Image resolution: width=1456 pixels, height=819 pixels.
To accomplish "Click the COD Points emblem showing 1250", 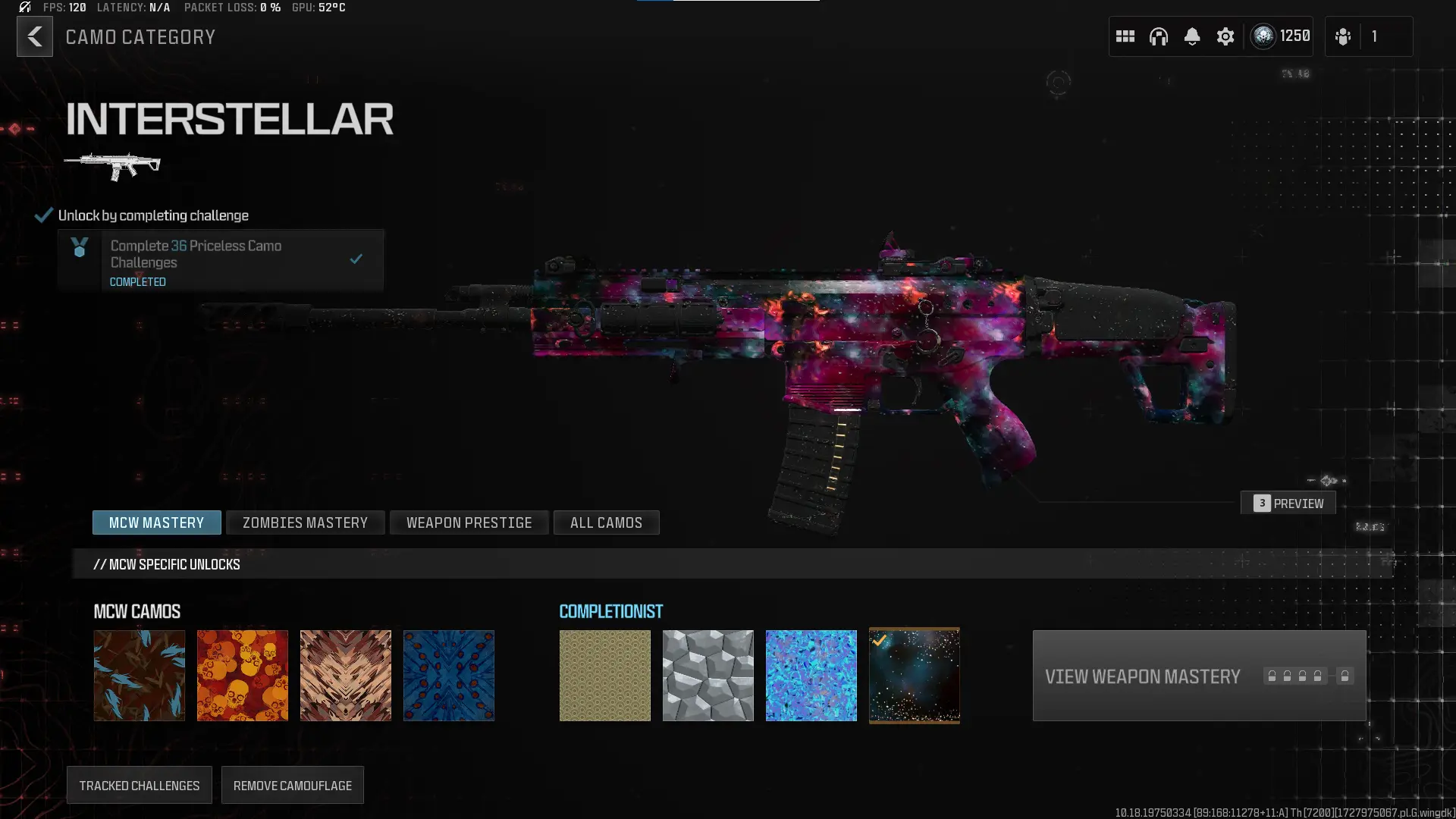I will point(1263,36).
